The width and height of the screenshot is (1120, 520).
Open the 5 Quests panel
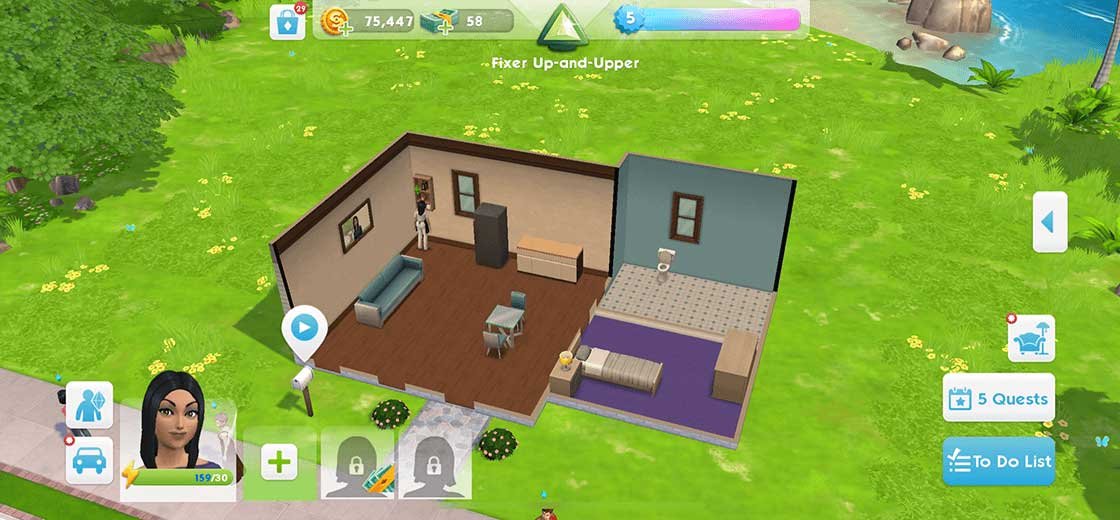click(x=999, y=399)
